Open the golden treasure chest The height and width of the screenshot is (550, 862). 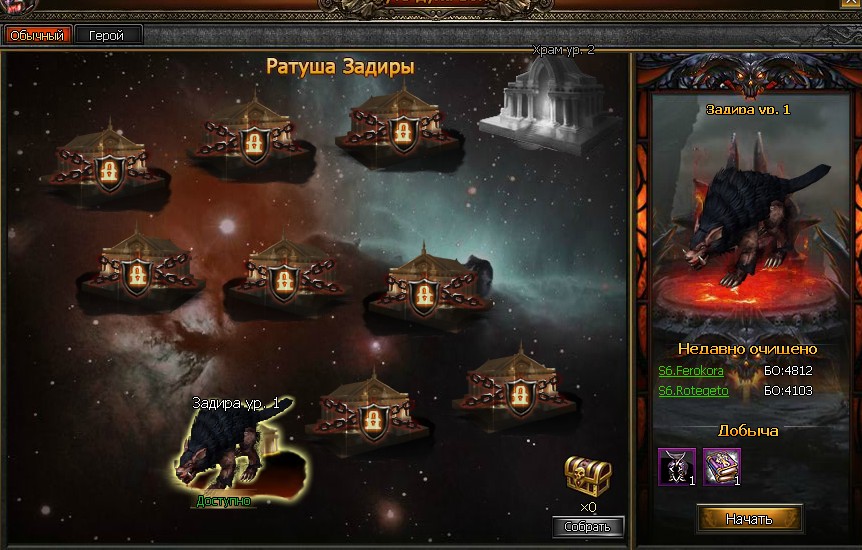(587, 475)
